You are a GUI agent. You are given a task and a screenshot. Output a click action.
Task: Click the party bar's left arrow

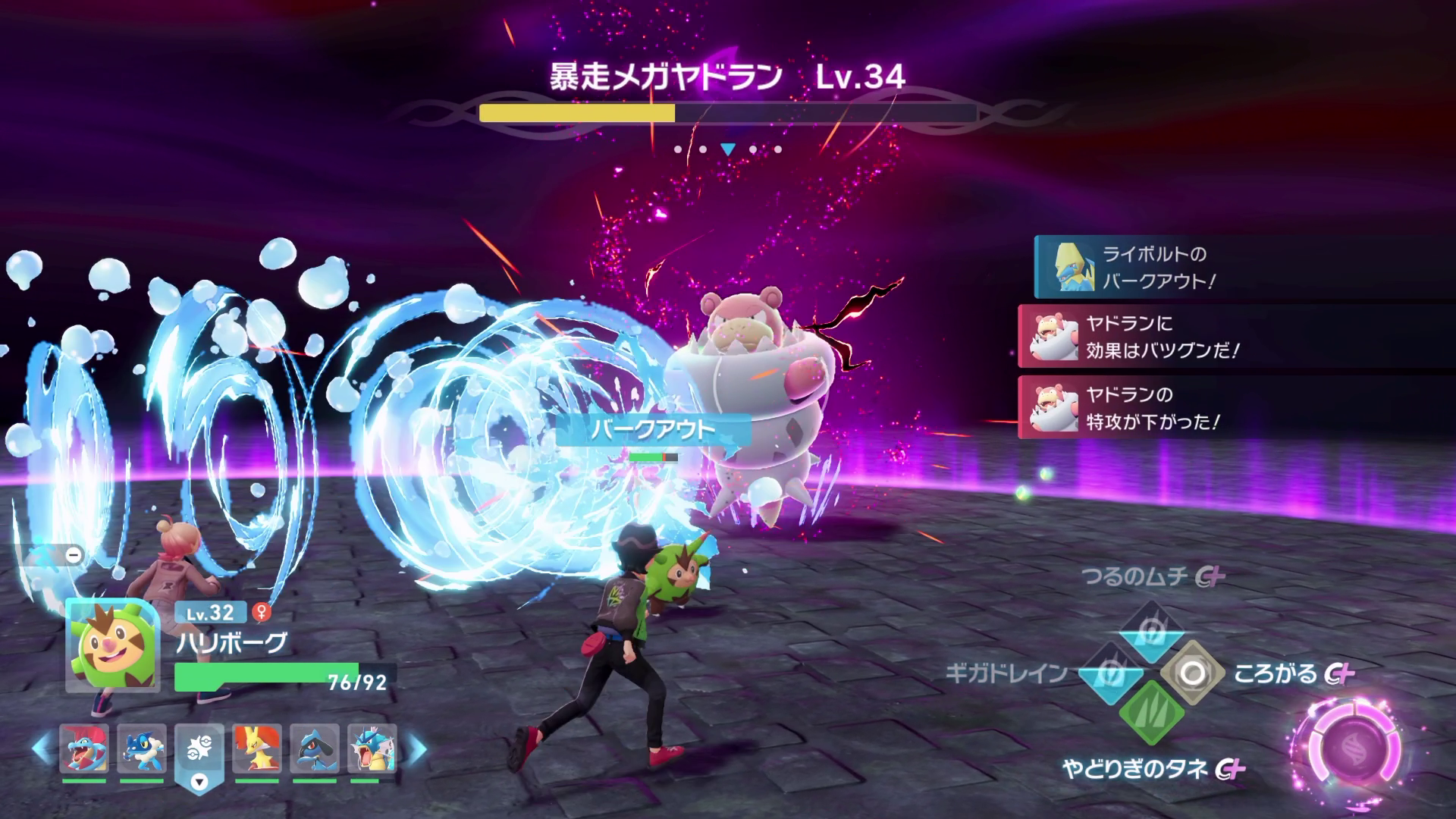(42, 748)
